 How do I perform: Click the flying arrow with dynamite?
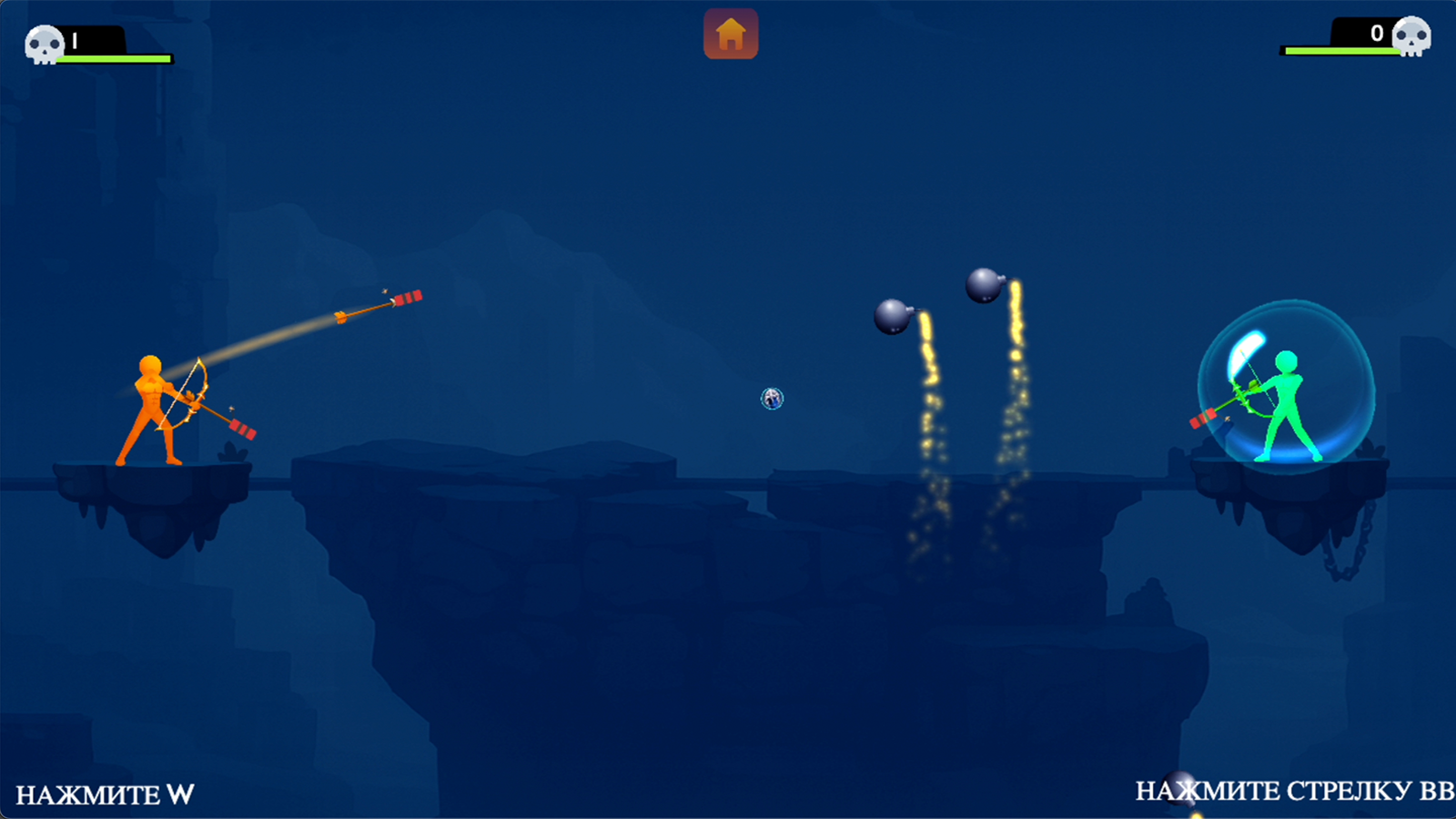[x=382, y=305]
